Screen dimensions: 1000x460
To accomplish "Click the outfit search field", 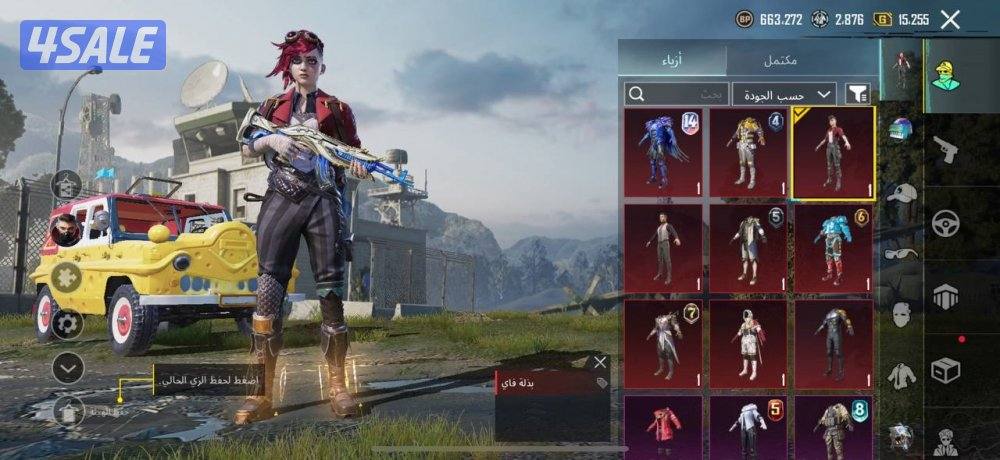I will coord(676,94).
